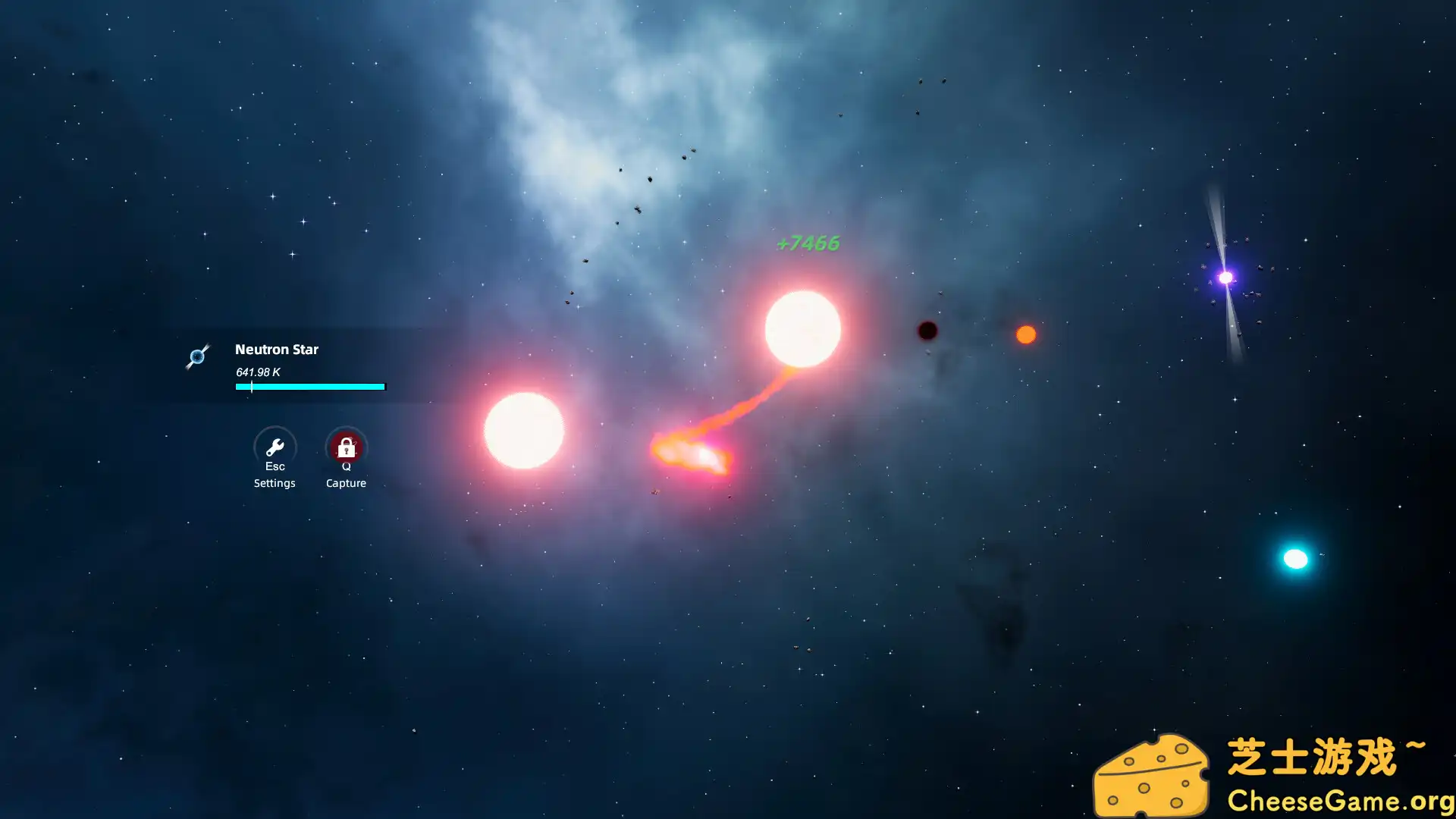
Task: Click the dark black hole beside the white star
Action: point(927,331)
